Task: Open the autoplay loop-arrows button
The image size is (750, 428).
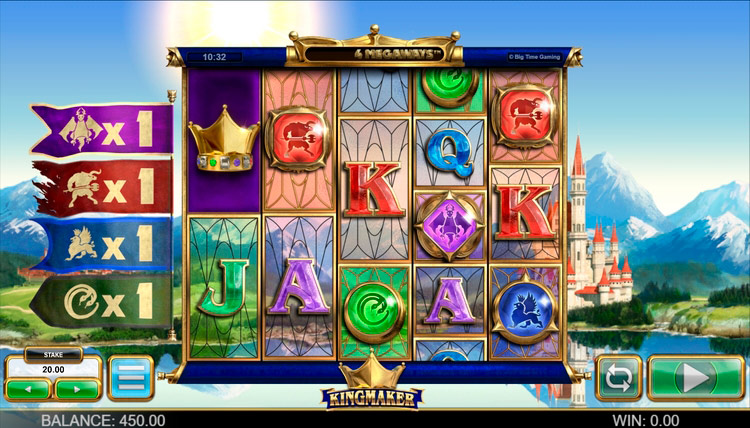Action: click(619, 378)
